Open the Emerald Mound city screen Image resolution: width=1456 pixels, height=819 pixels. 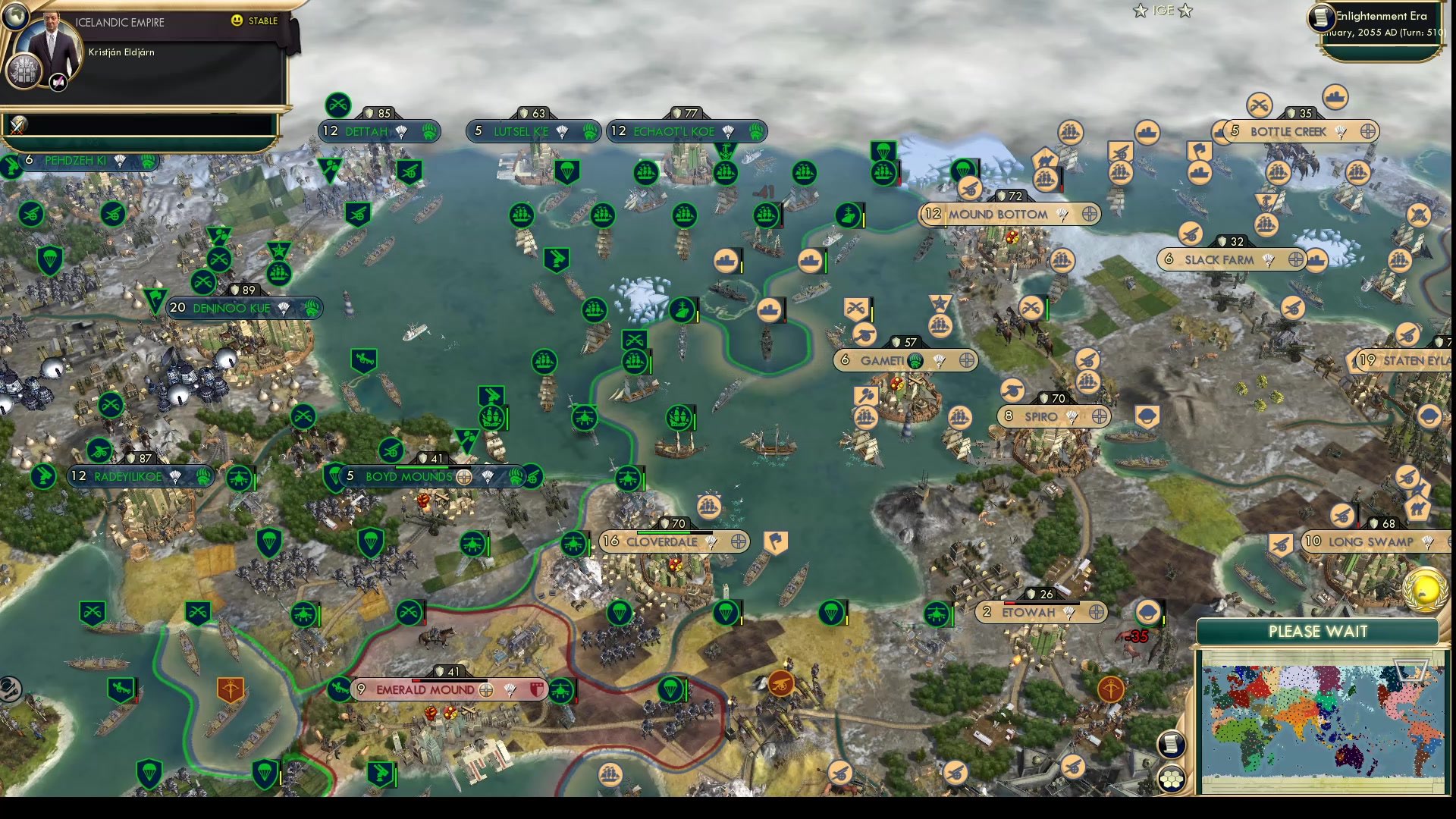[x=425, y=691]
